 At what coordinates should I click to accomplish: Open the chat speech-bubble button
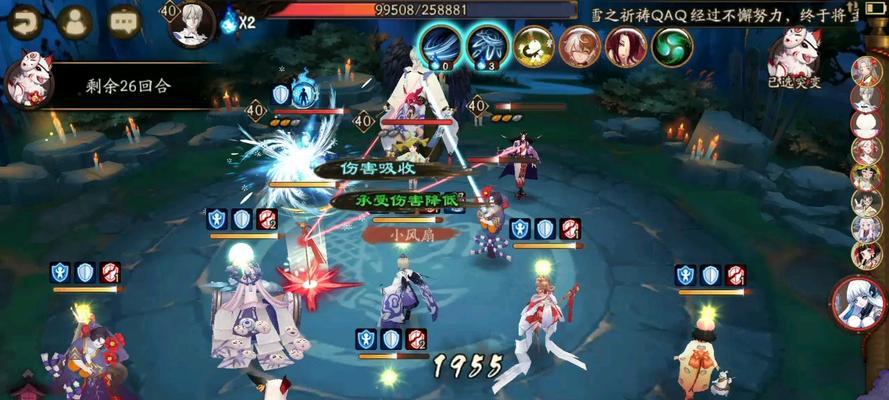click(124, 22)
